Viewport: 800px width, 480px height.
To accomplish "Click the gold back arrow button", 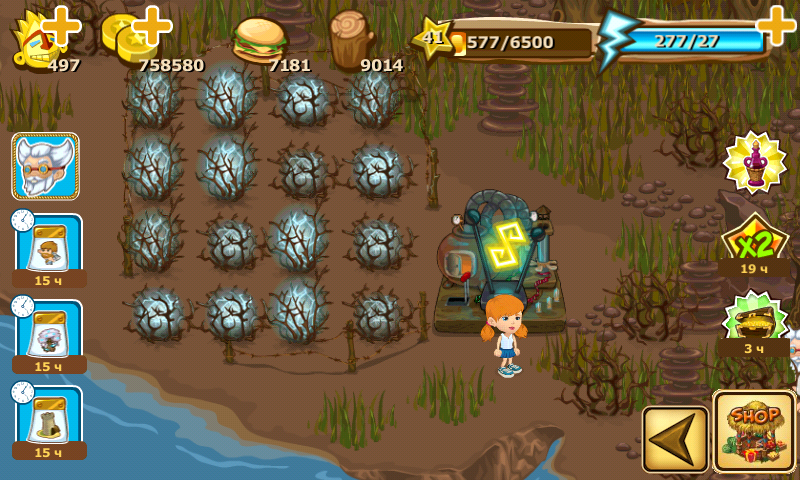I will click(x=675, y=438).
